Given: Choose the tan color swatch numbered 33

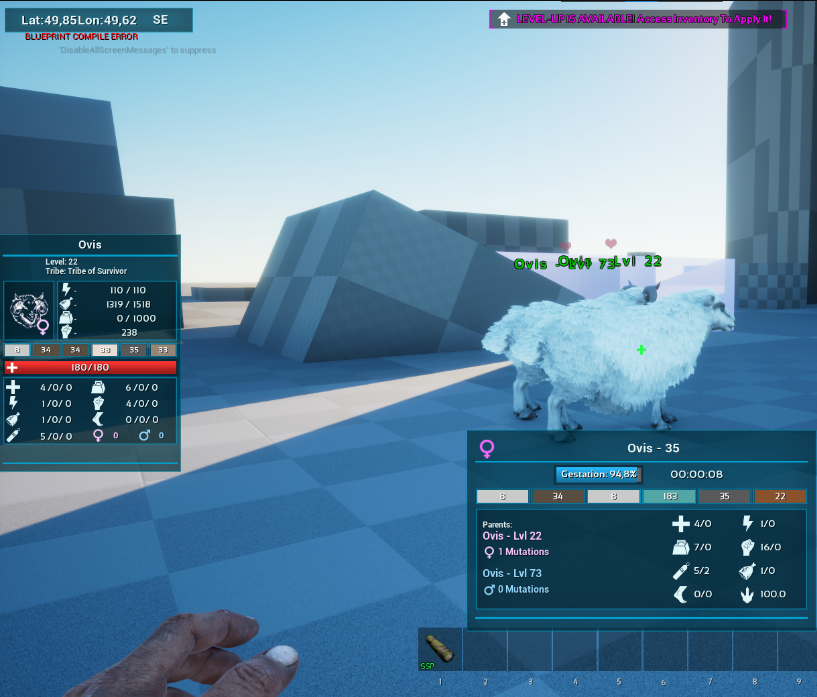Looking at the screenshot, I should tap(163, 350).
